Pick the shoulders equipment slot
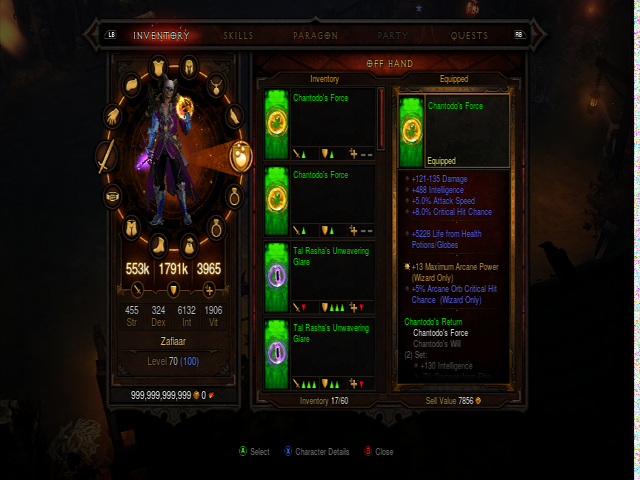Screen dimensions: 640x480 pos(133,87)
